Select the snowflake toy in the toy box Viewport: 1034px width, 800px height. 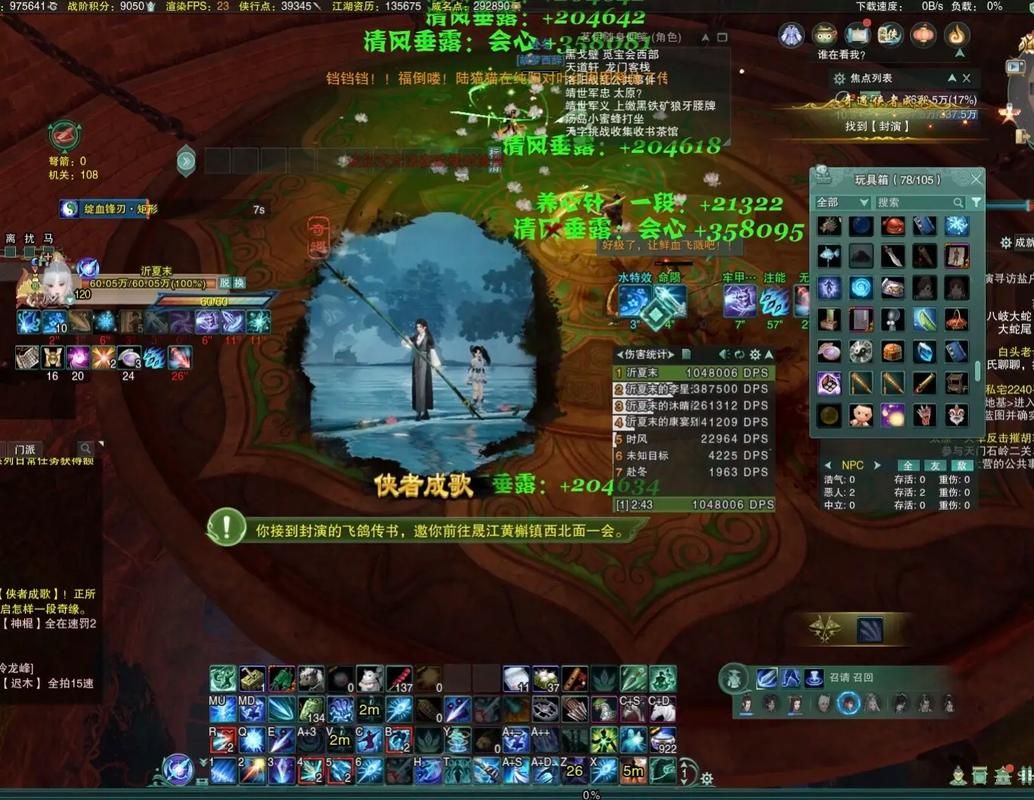(x=957, y=227)
